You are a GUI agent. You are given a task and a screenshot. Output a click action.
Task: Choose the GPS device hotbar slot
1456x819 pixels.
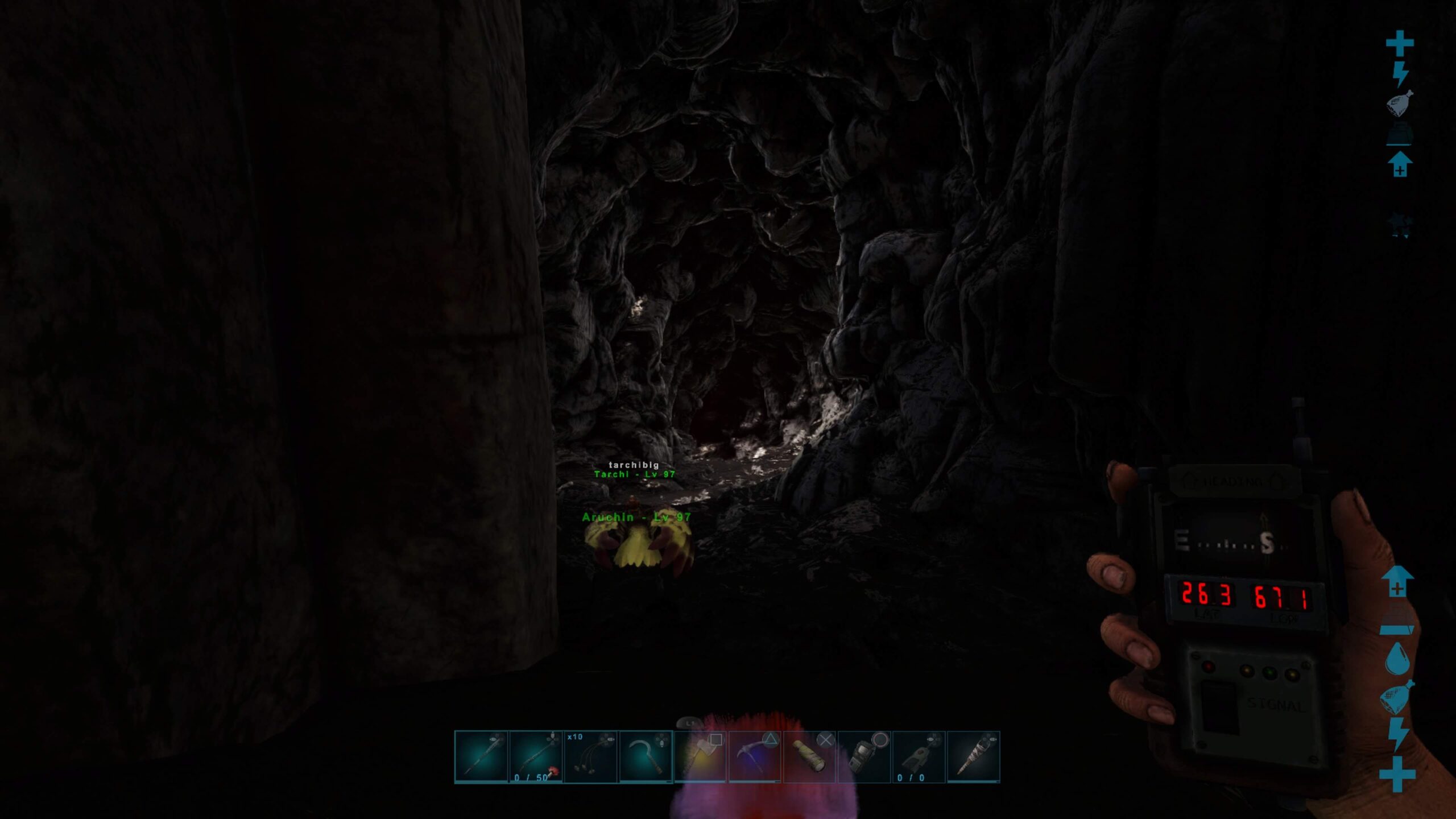pos(864,757)
